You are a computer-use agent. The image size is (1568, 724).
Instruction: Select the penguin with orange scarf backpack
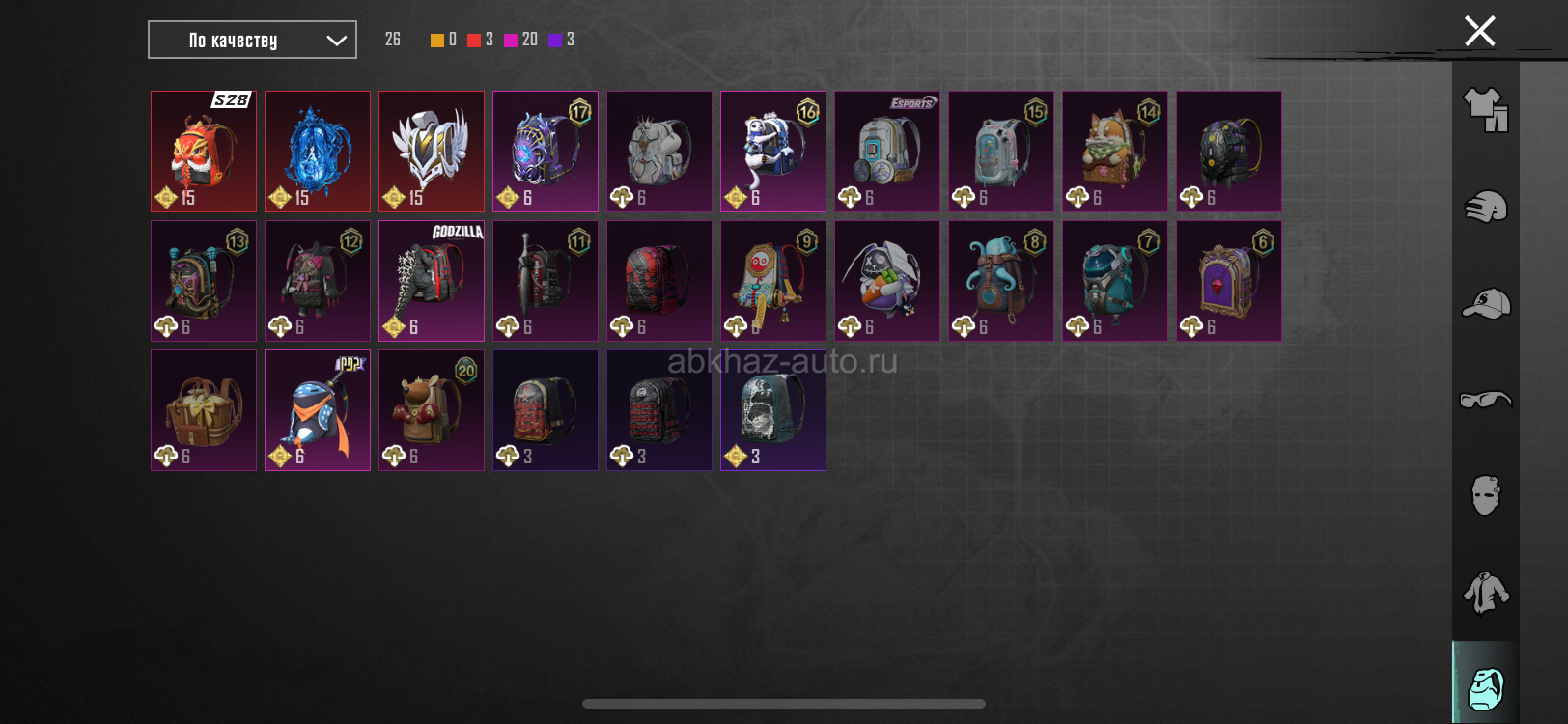[x=318, y=410]
